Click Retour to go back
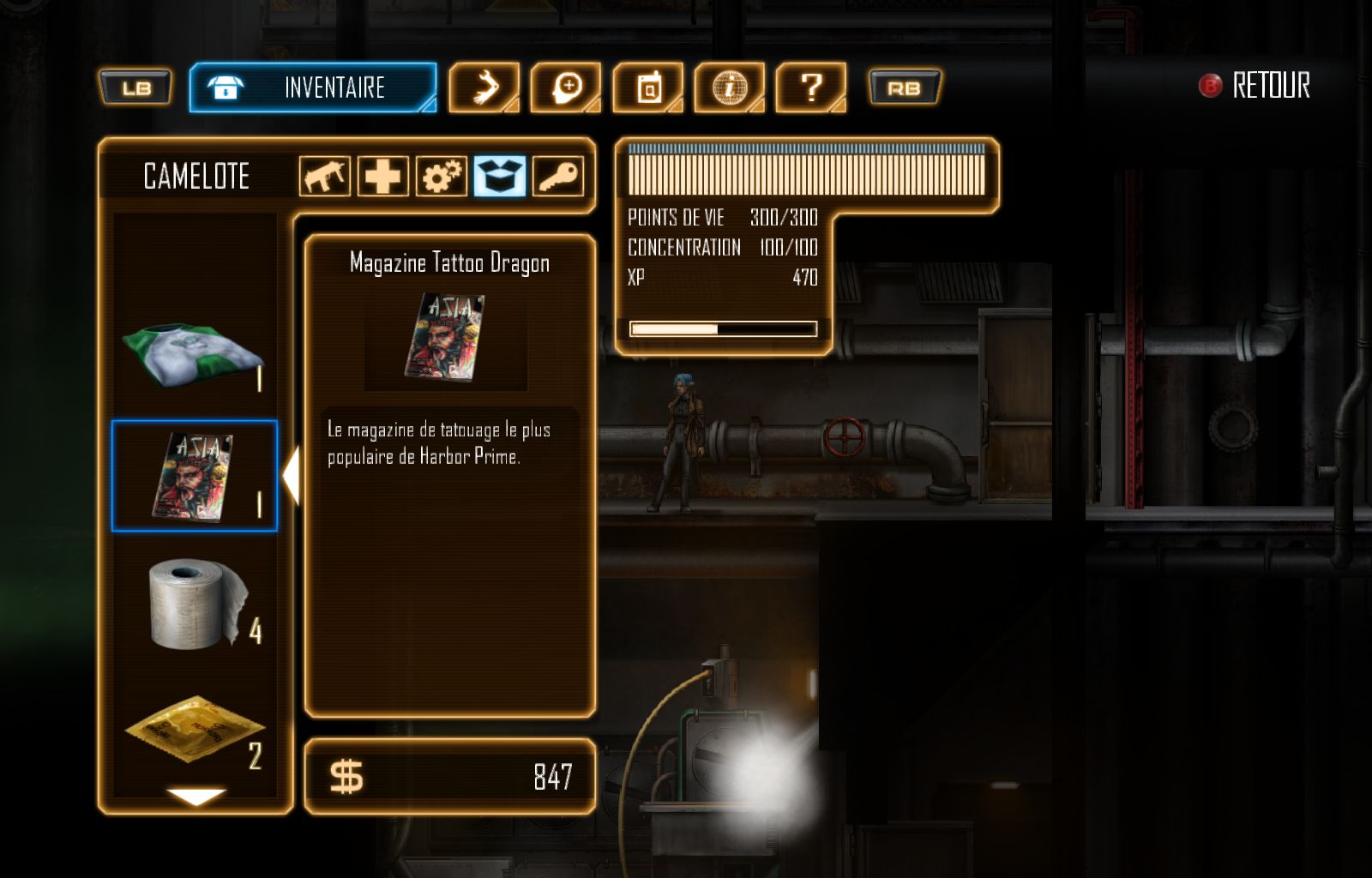Image resolution: width=1372 pixels, height=878 pixels. coord(1255,86)
